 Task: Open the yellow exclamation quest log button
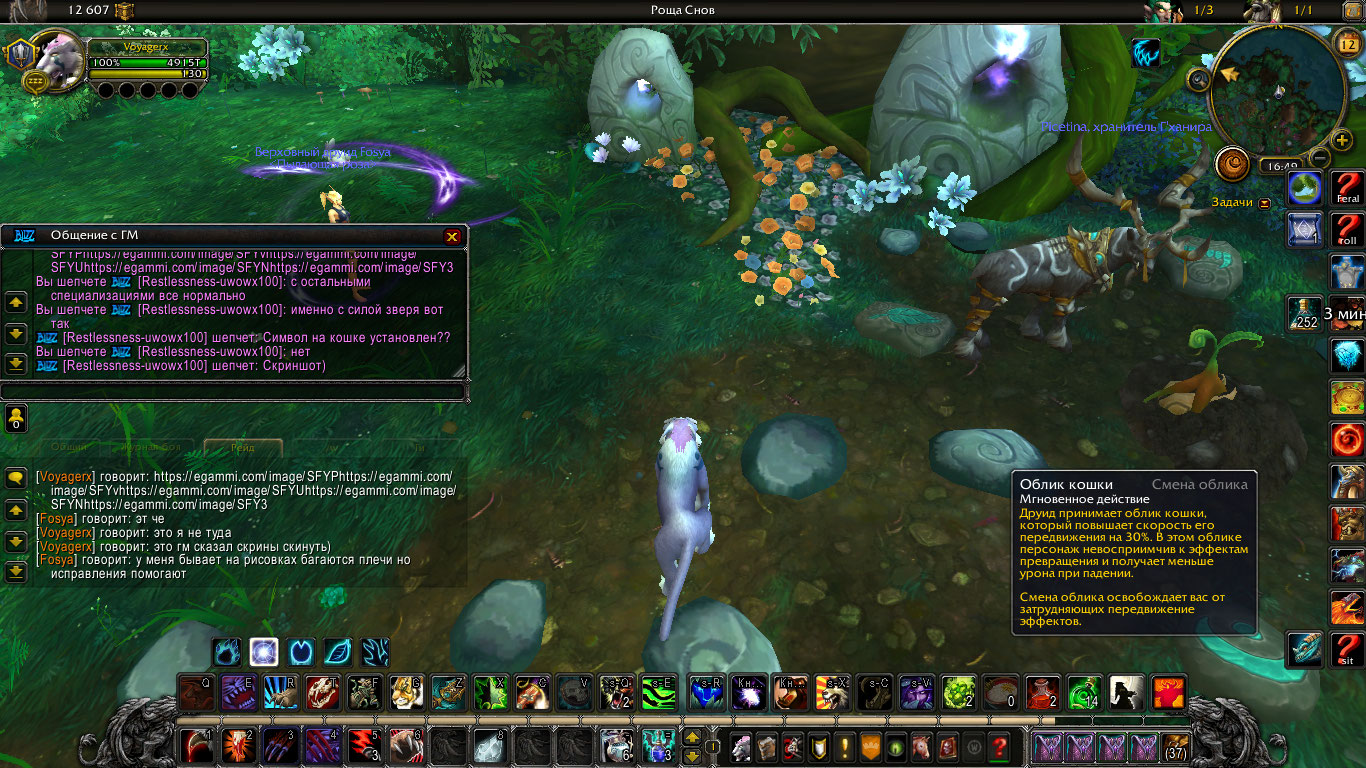click(845, 746)
